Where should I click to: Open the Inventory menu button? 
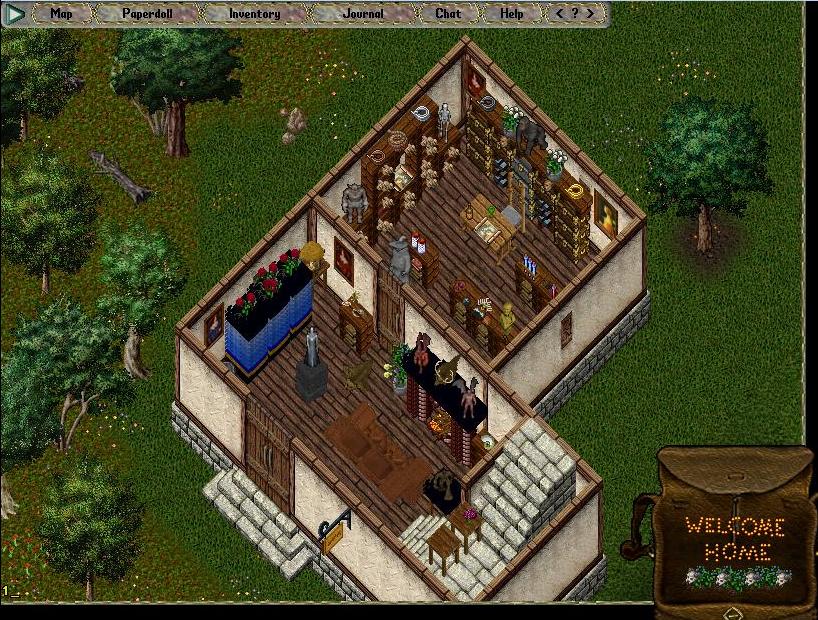(254, 14)
